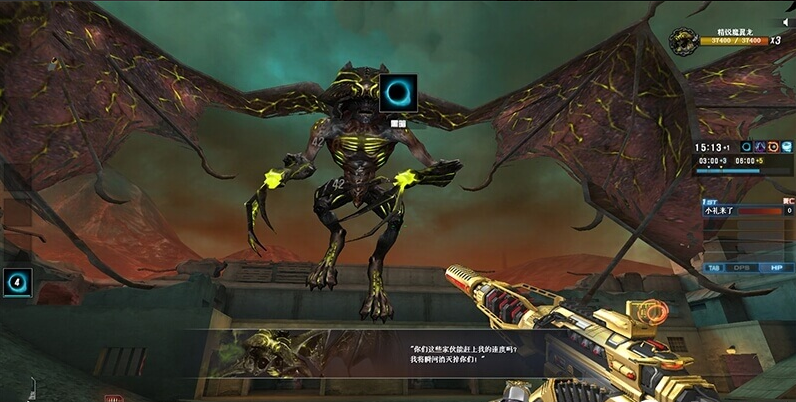Click the light blue icon right of the timer

coord(787,147)
